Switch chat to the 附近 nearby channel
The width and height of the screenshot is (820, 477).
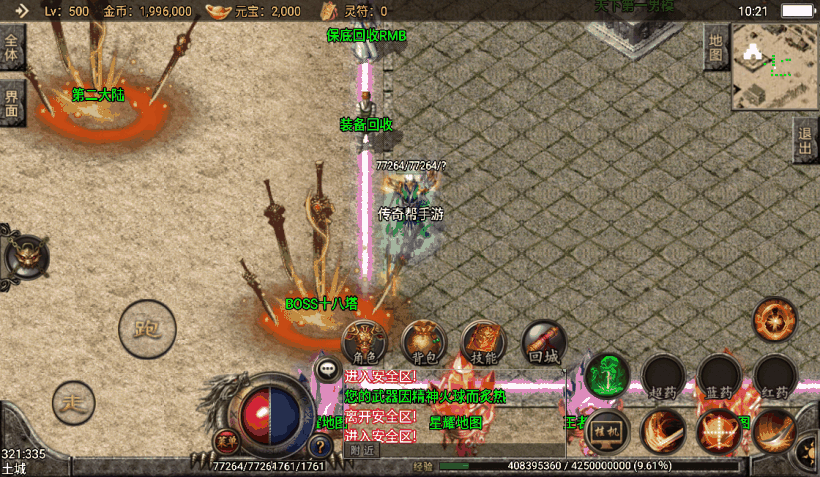click(362, 450)
